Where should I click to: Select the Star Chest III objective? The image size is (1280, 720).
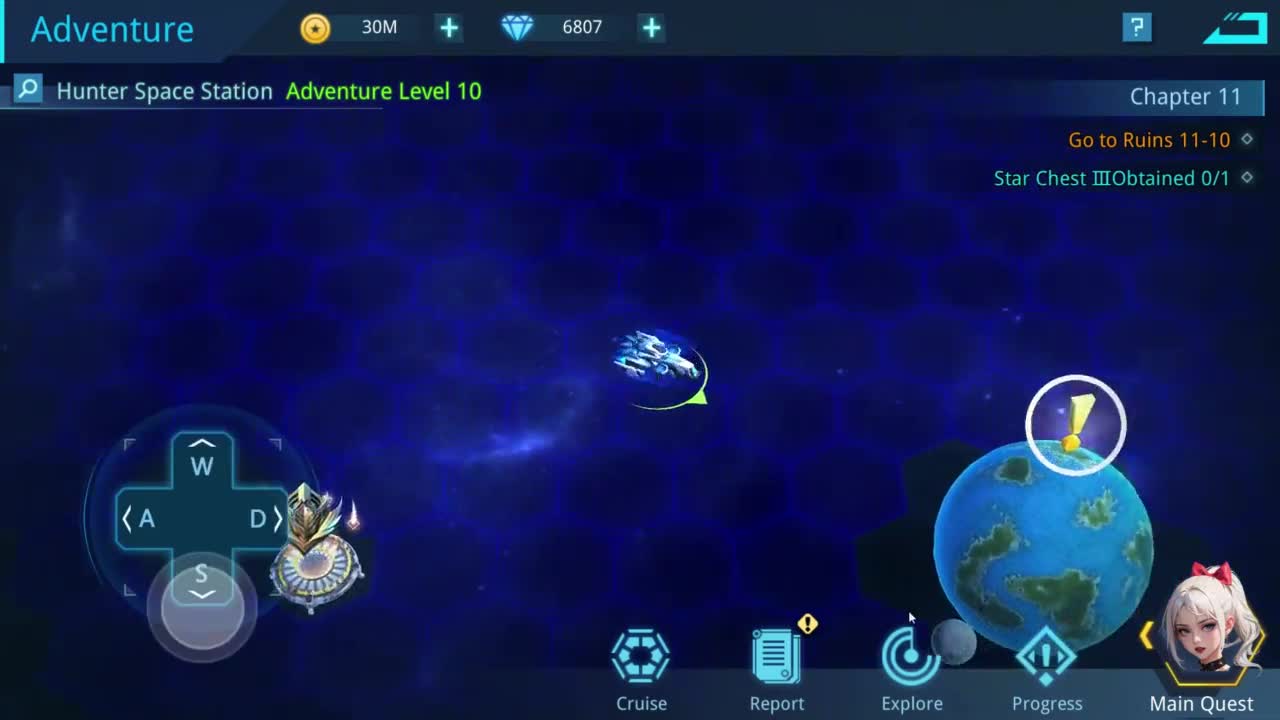tap(1111, 178)
